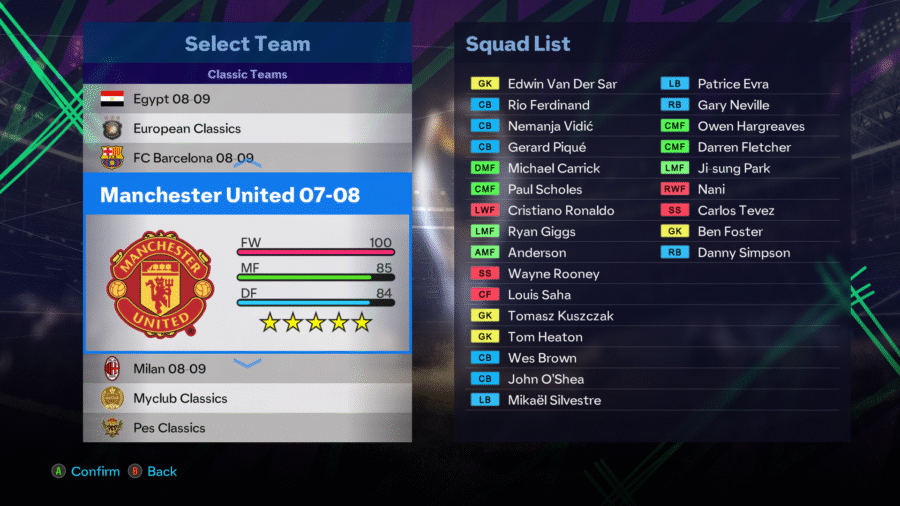Image resolution: width=900 pixels, height=506 pixels.
Task: Click the down arrow below the team card
Action: [247, 362]
